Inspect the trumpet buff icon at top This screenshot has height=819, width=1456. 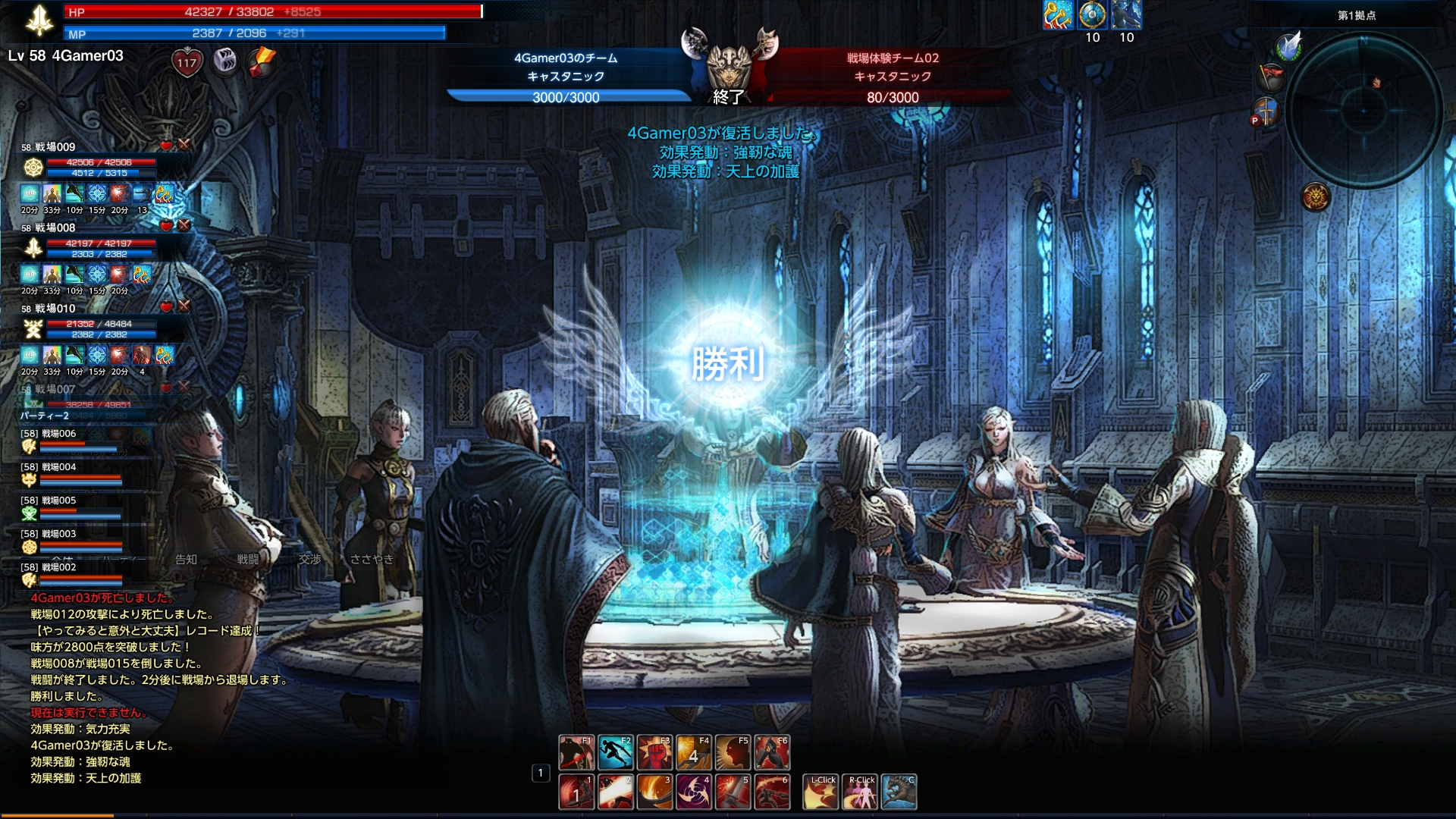1057,15
